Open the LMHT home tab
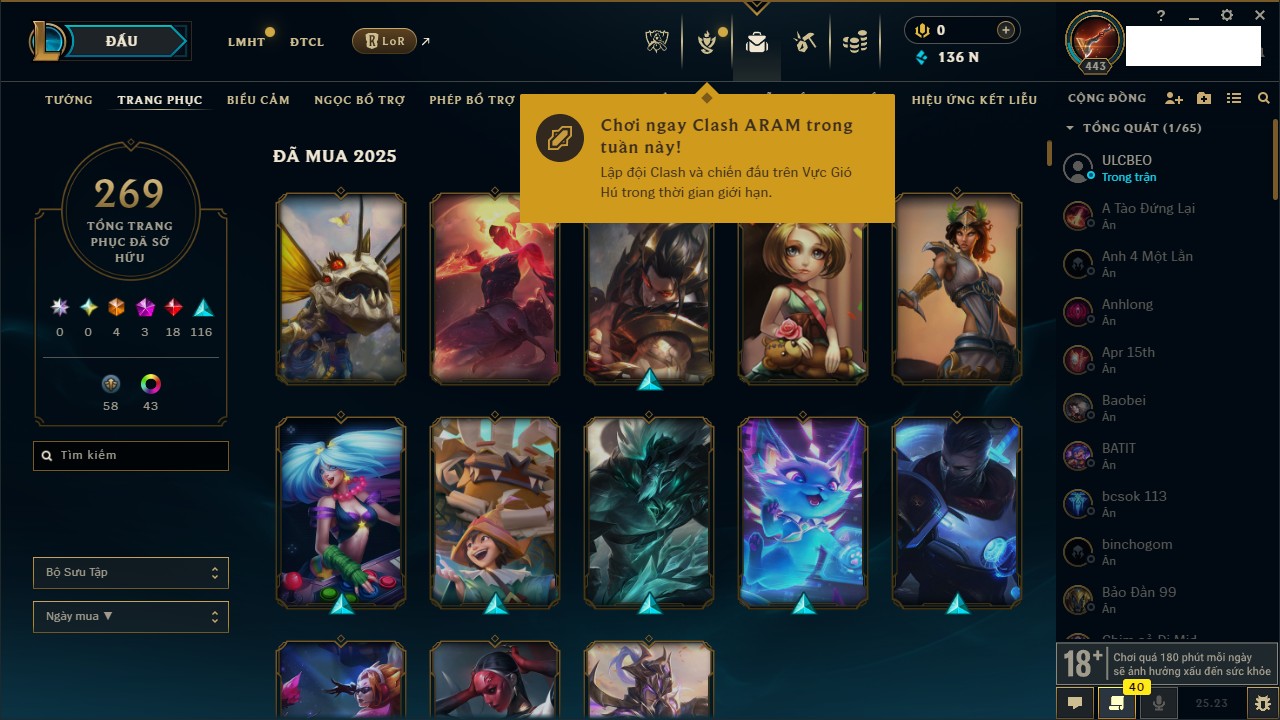 pyautogui.click(x=246, y=42)
